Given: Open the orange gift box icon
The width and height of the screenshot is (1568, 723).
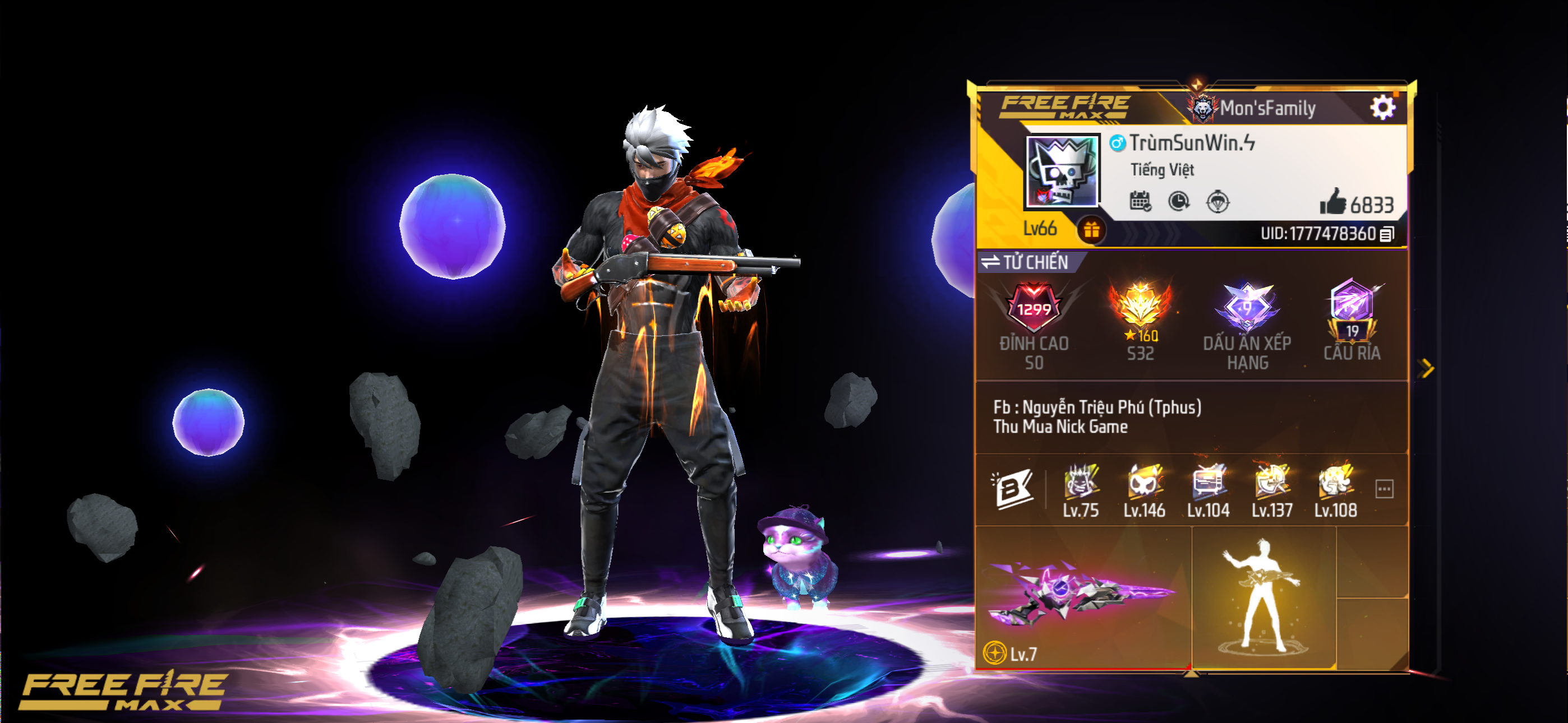Looking at the screenshot, I should click(1091, 231).
